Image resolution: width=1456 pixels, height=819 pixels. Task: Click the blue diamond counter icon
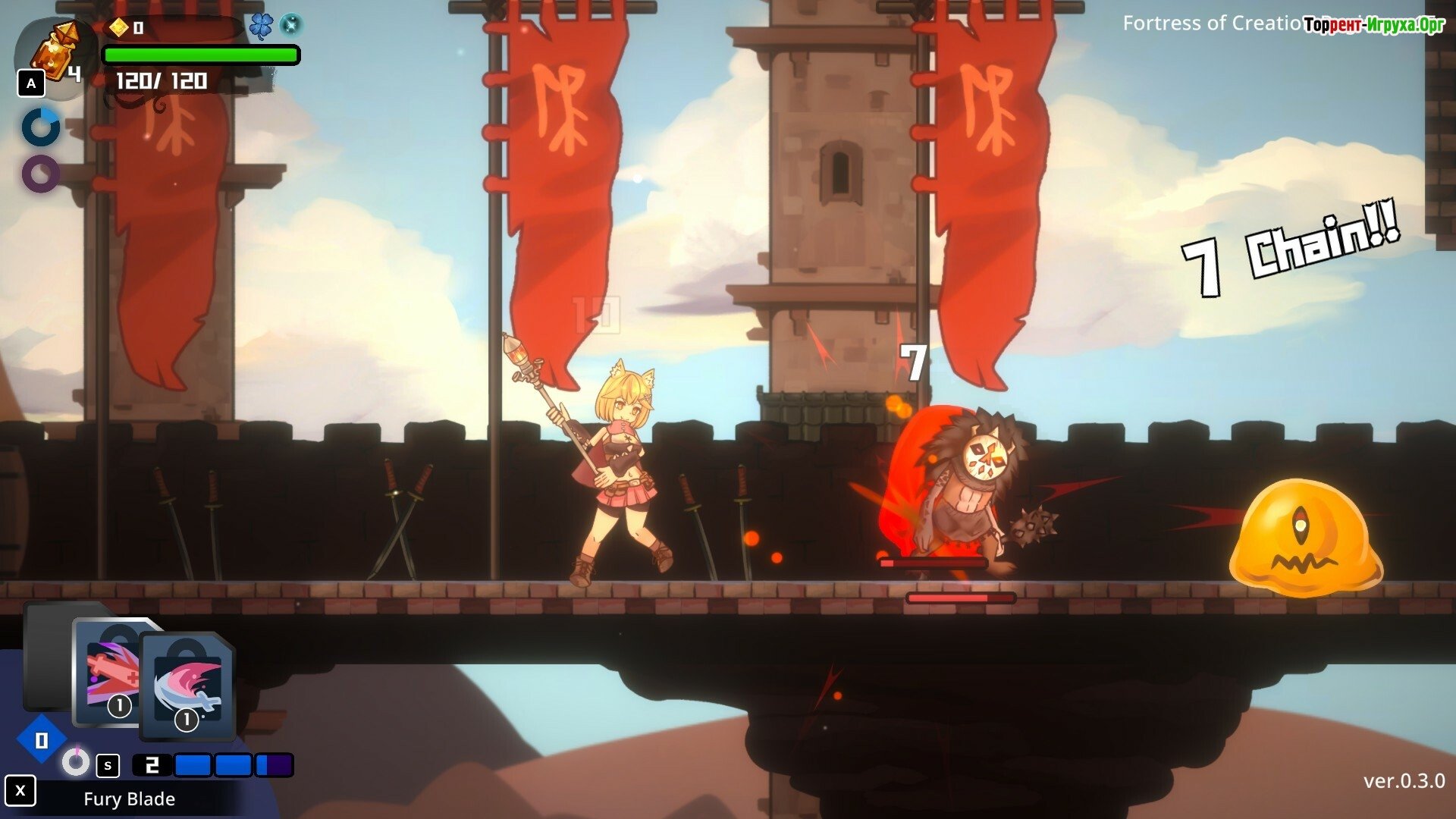tap(41, 740)
